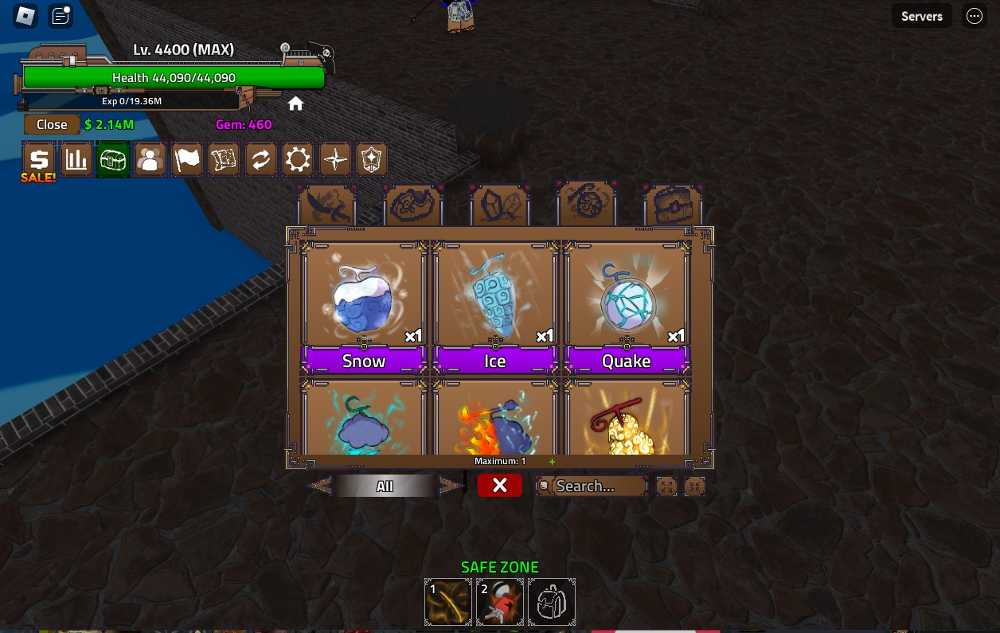The width and height of the screenshot is (1000, 633).
Task: Click the four-point compass star icon
Action: [x=335, y=160]
